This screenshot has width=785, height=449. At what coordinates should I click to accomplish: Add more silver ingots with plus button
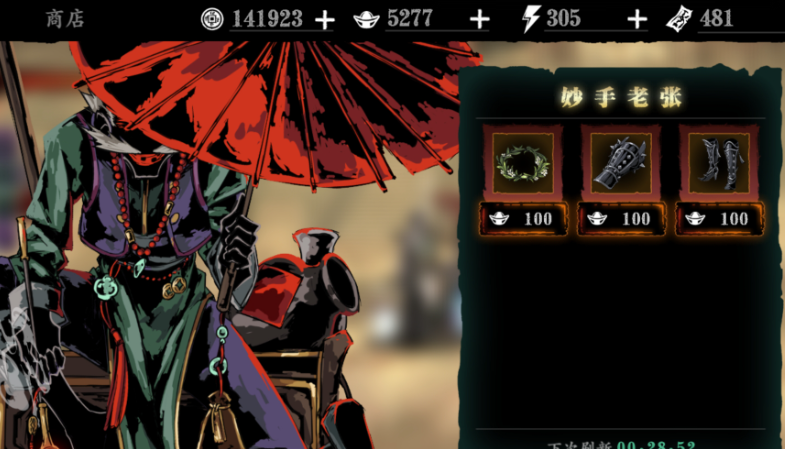[480, 19]
